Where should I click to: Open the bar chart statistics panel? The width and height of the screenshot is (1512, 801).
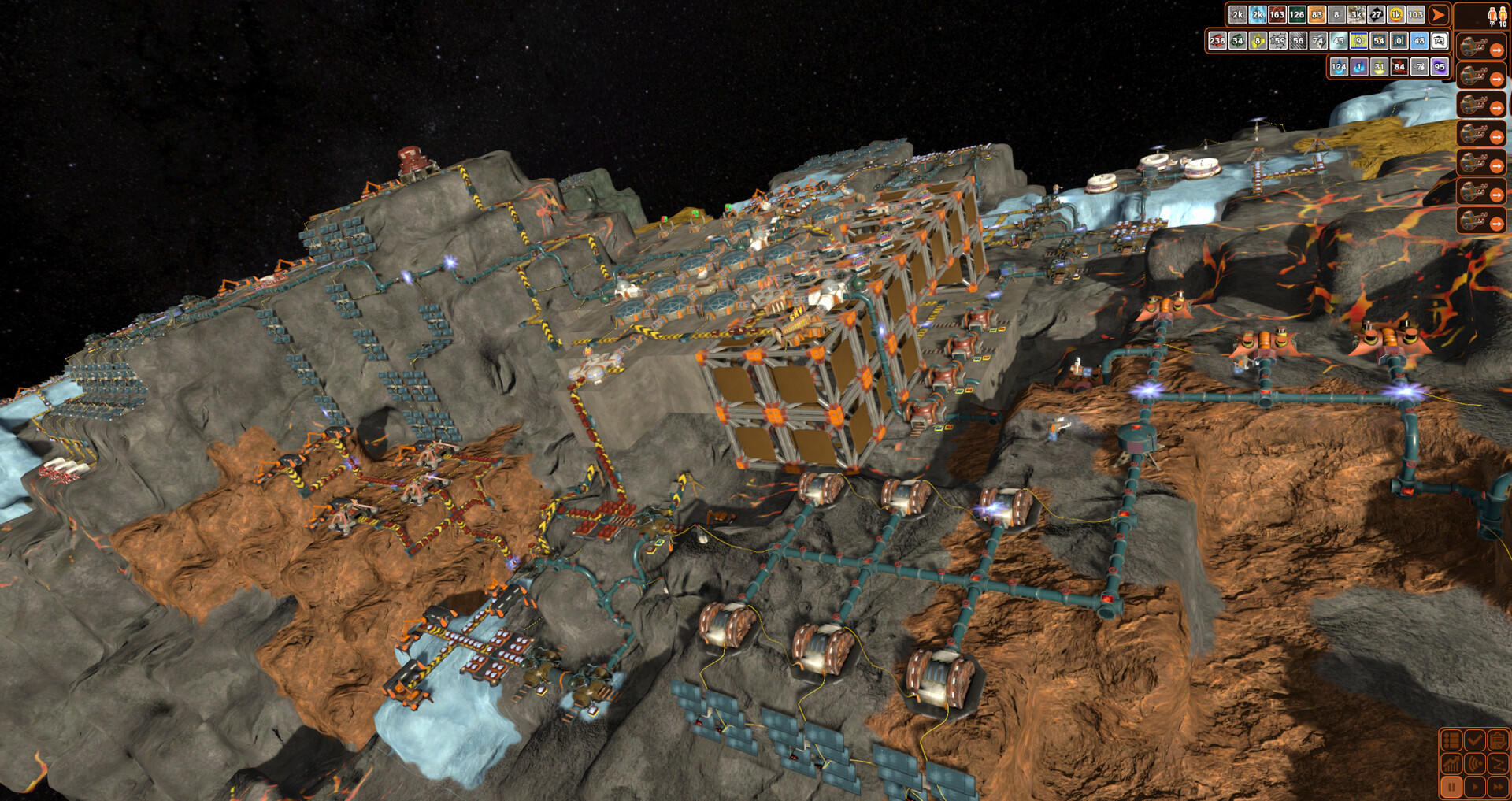click(1451, 763)
